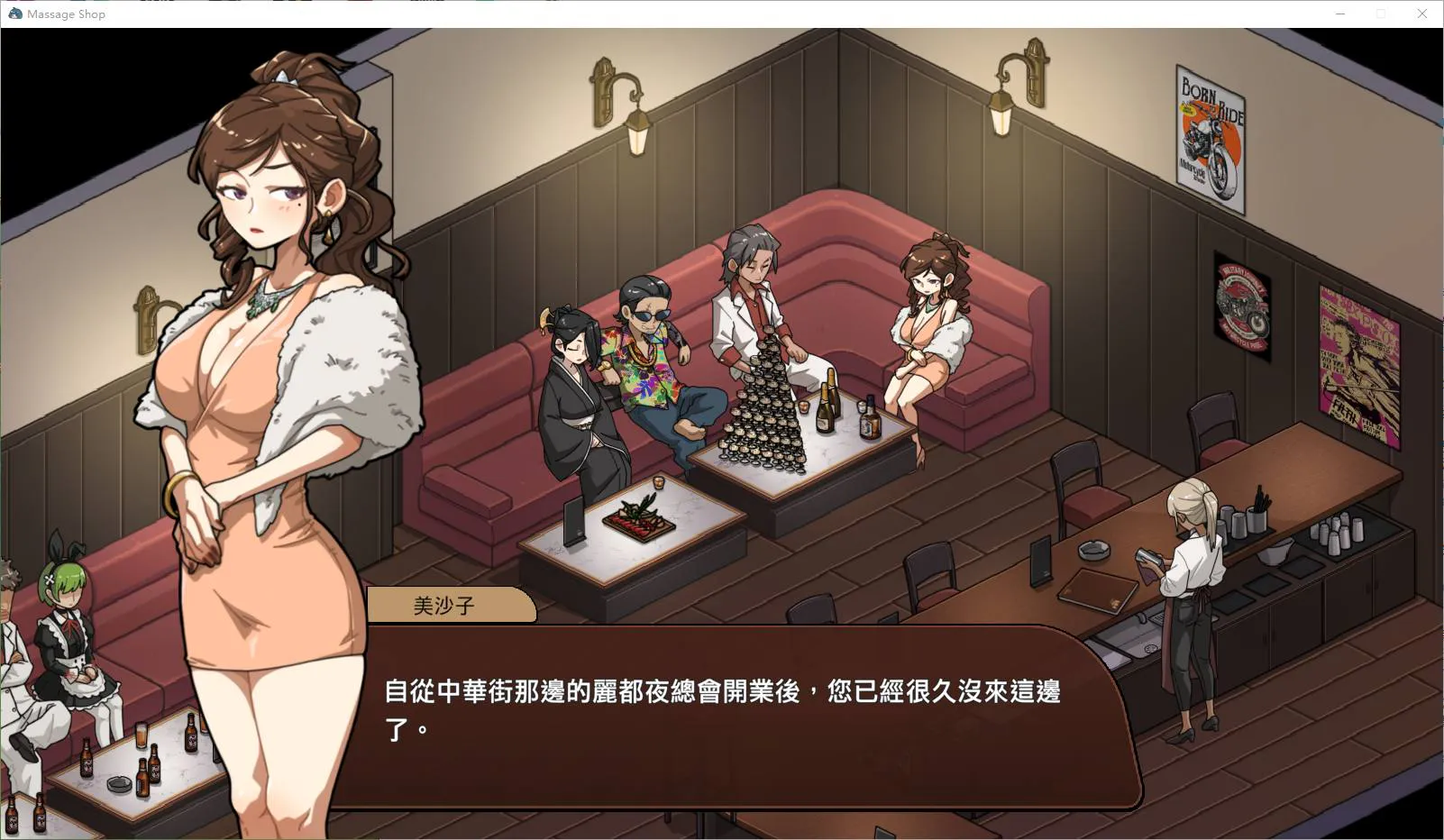Close the Massage Shop window
The image size is (1444, 840).
pyautogui.click(x=1421, y=14)
